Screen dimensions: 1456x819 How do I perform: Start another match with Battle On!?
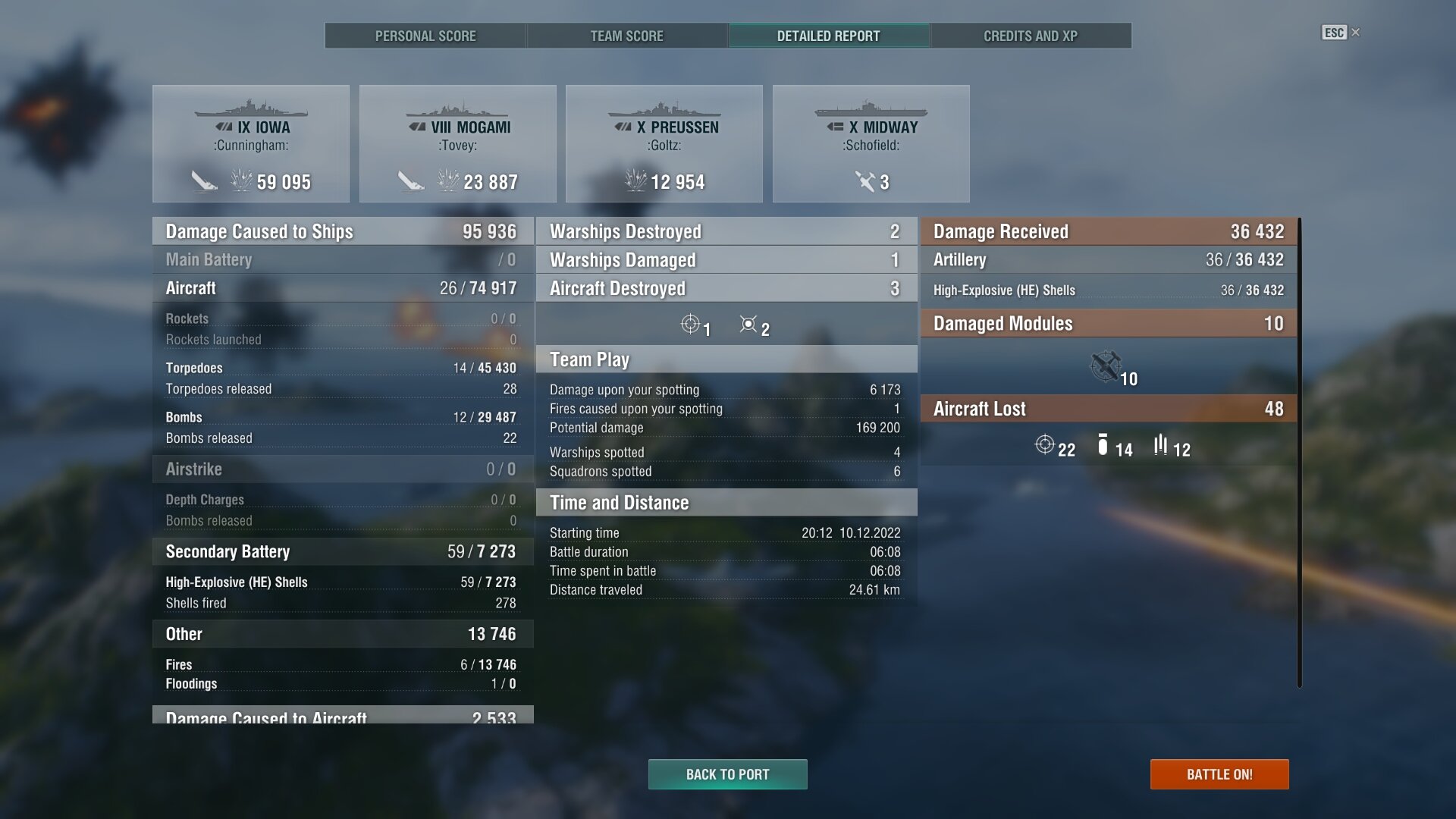click(1219, 774)
